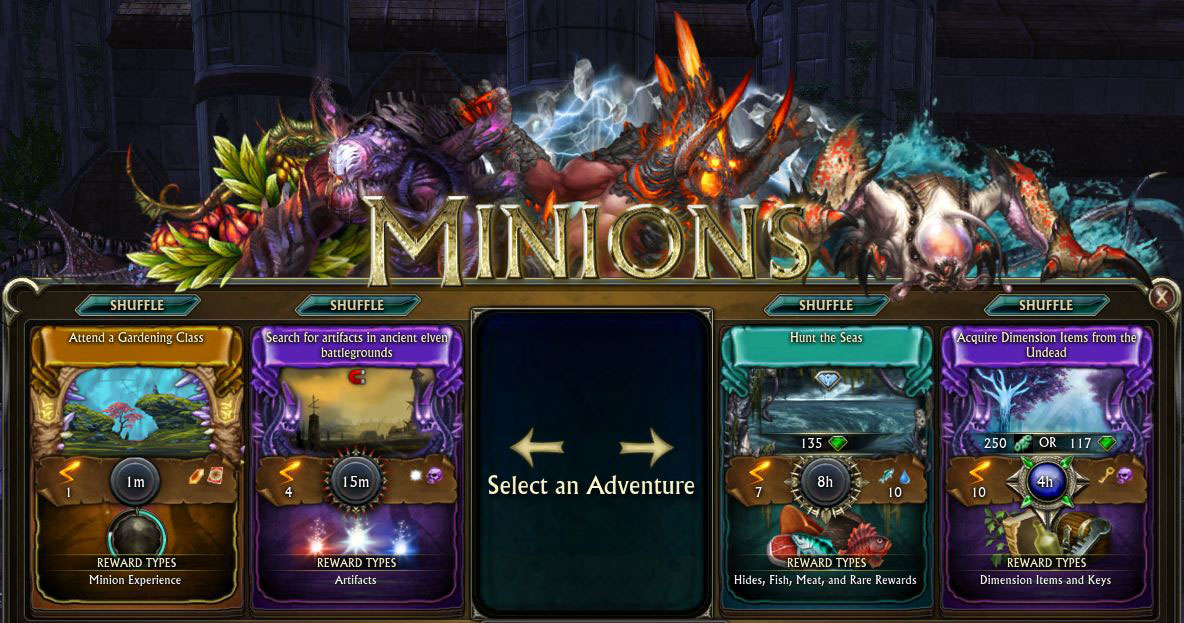Close the Minions window
The height and width of the screenshot is (623, 1184).
(x=1161, y=297)
